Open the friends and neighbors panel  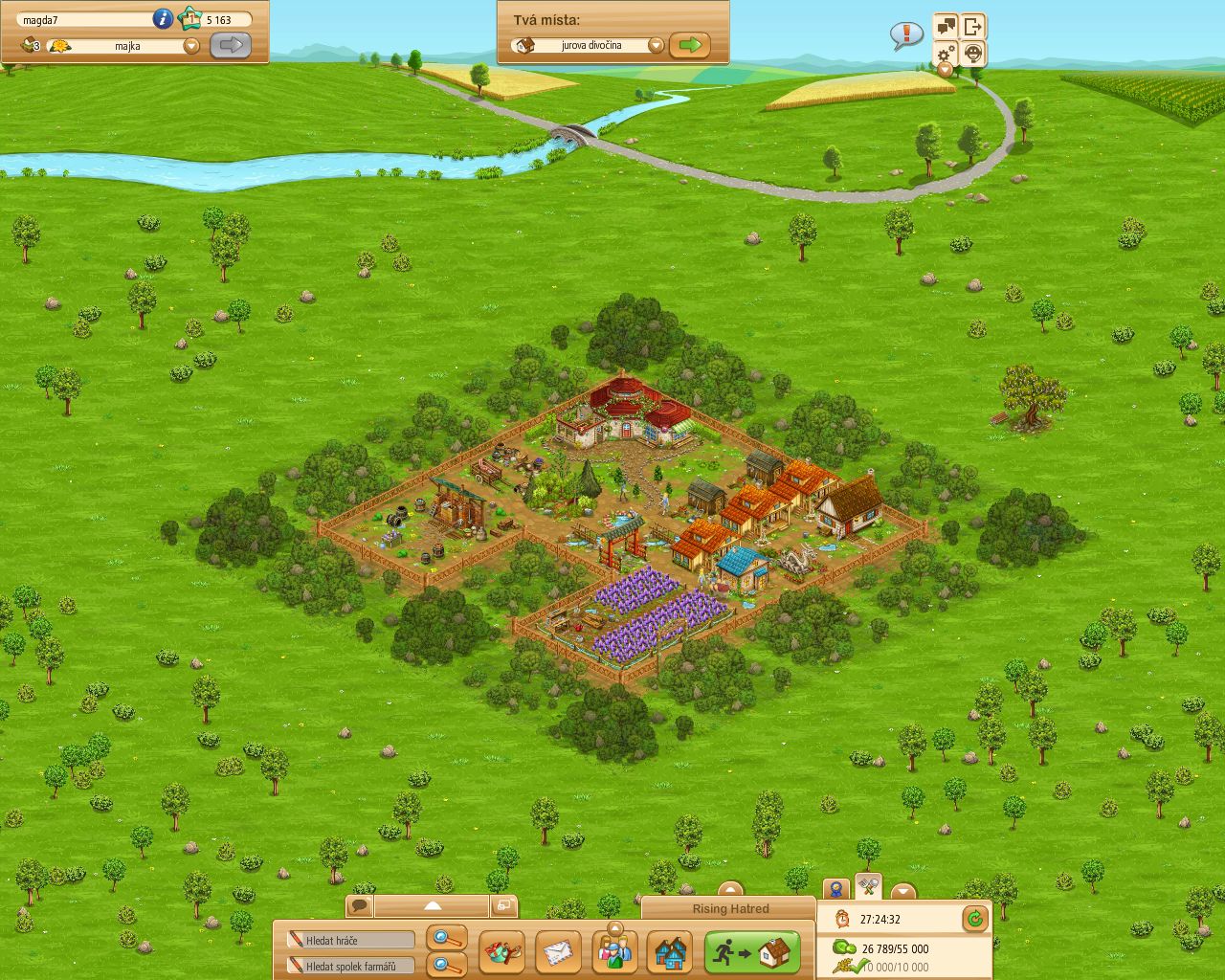pyautogui.click(x=614, y=952)
